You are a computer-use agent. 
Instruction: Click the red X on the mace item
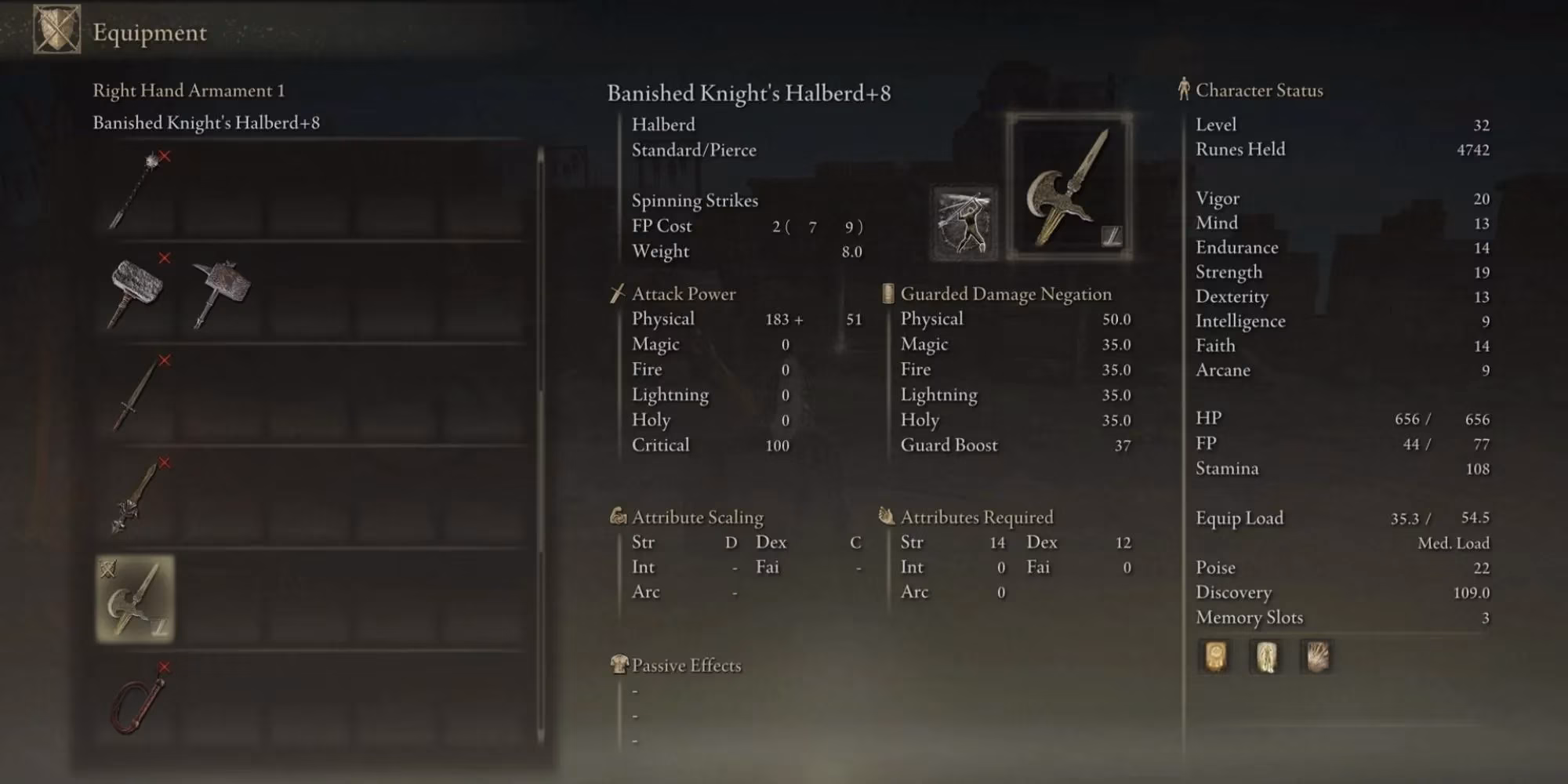[x=162, y=157]
